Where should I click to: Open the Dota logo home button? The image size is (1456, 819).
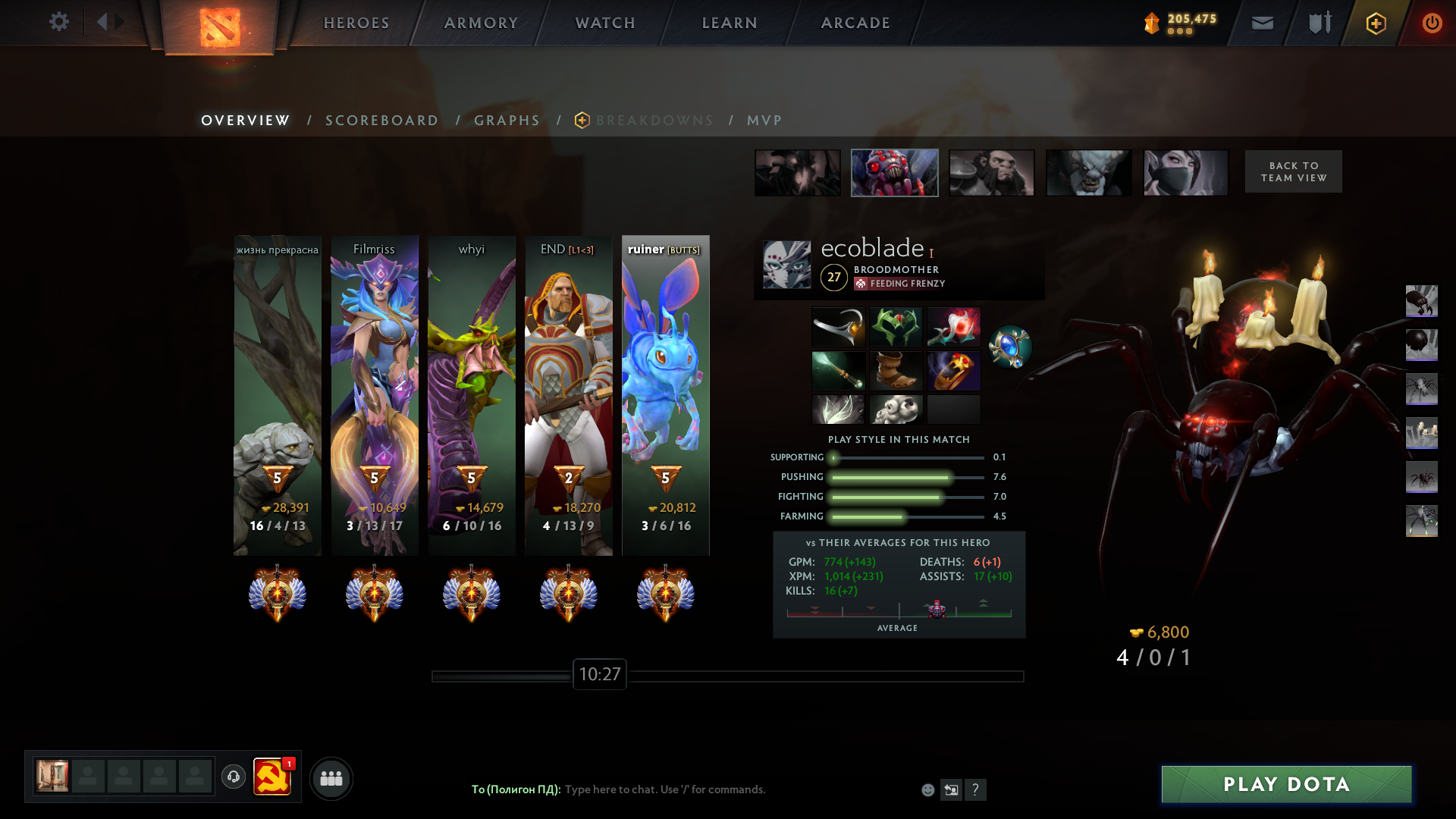coord(219,27)
